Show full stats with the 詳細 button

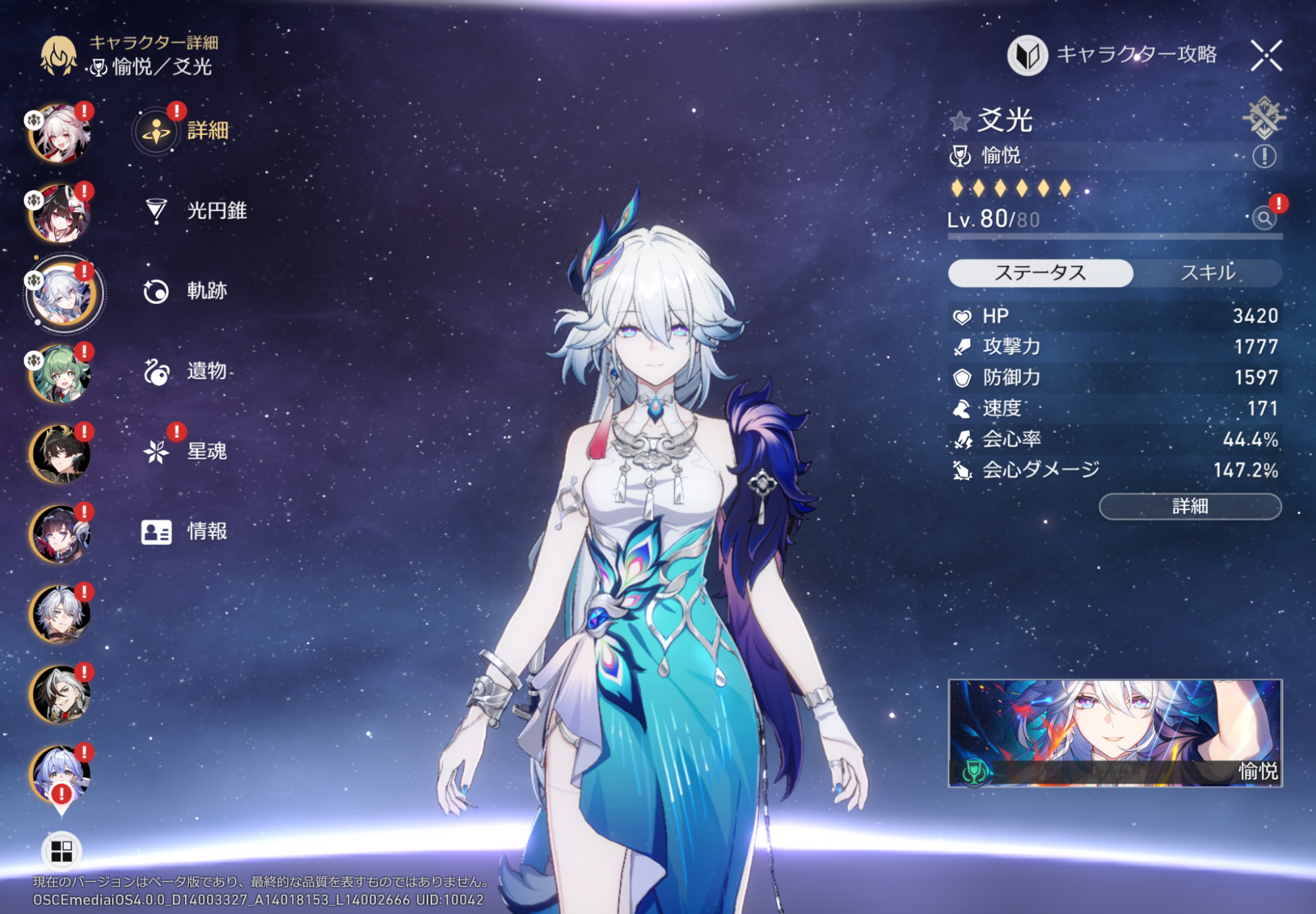[1190, 507]
